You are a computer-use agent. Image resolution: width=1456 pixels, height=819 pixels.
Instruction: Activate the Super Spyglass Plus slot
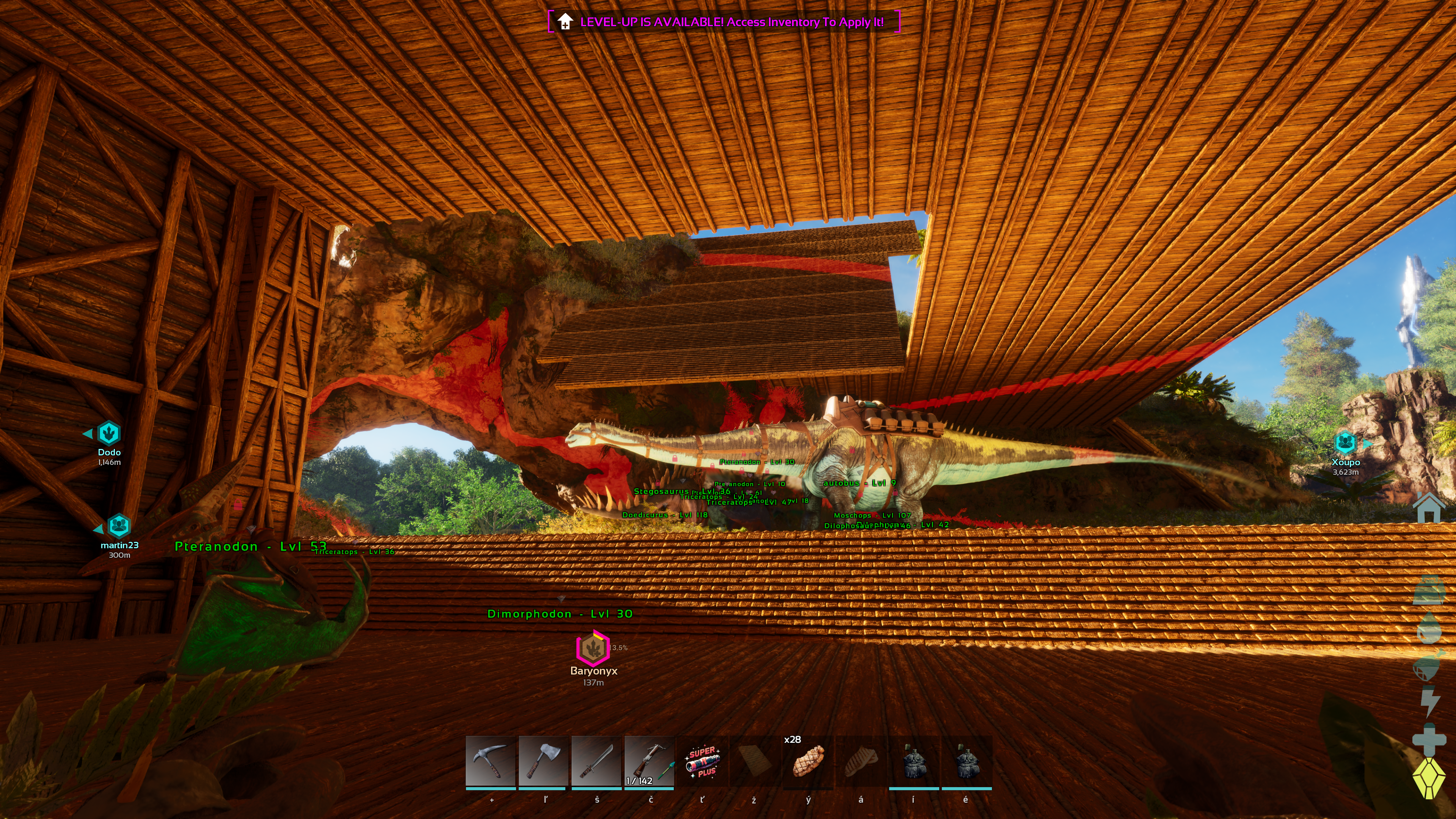702,761
